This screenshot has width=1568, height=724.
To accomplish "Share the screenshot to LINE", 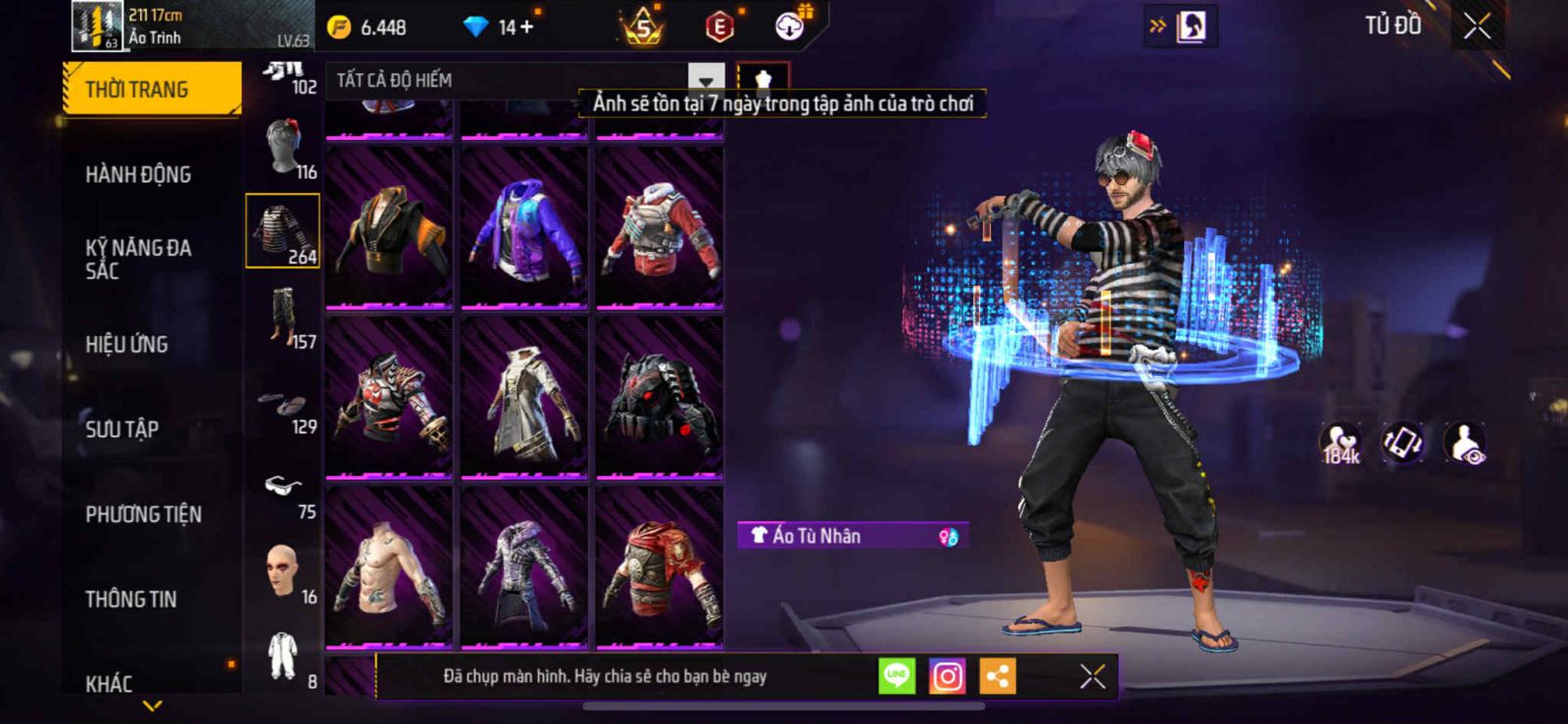I will (x=897, y=676).
